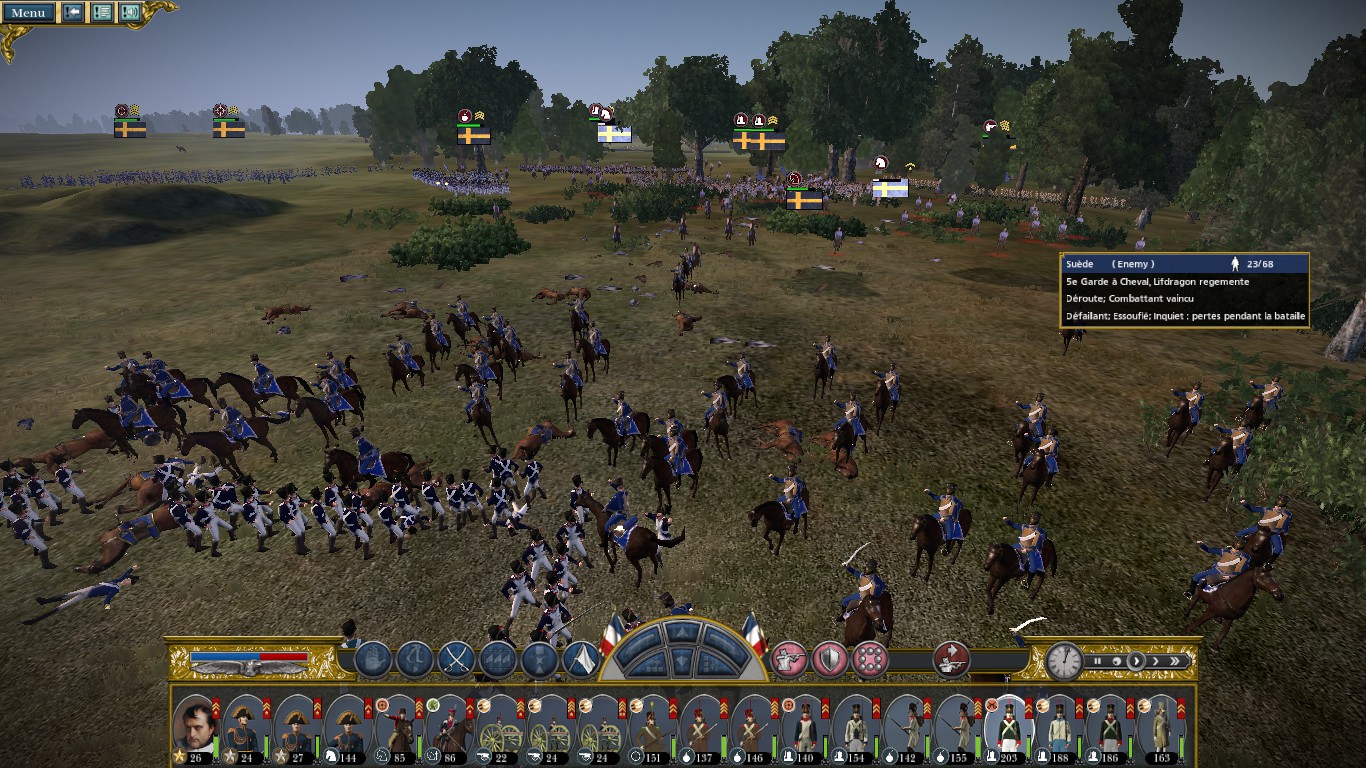Click the fire and advance ability button
Screen dimensions: 1366x768
951,659
